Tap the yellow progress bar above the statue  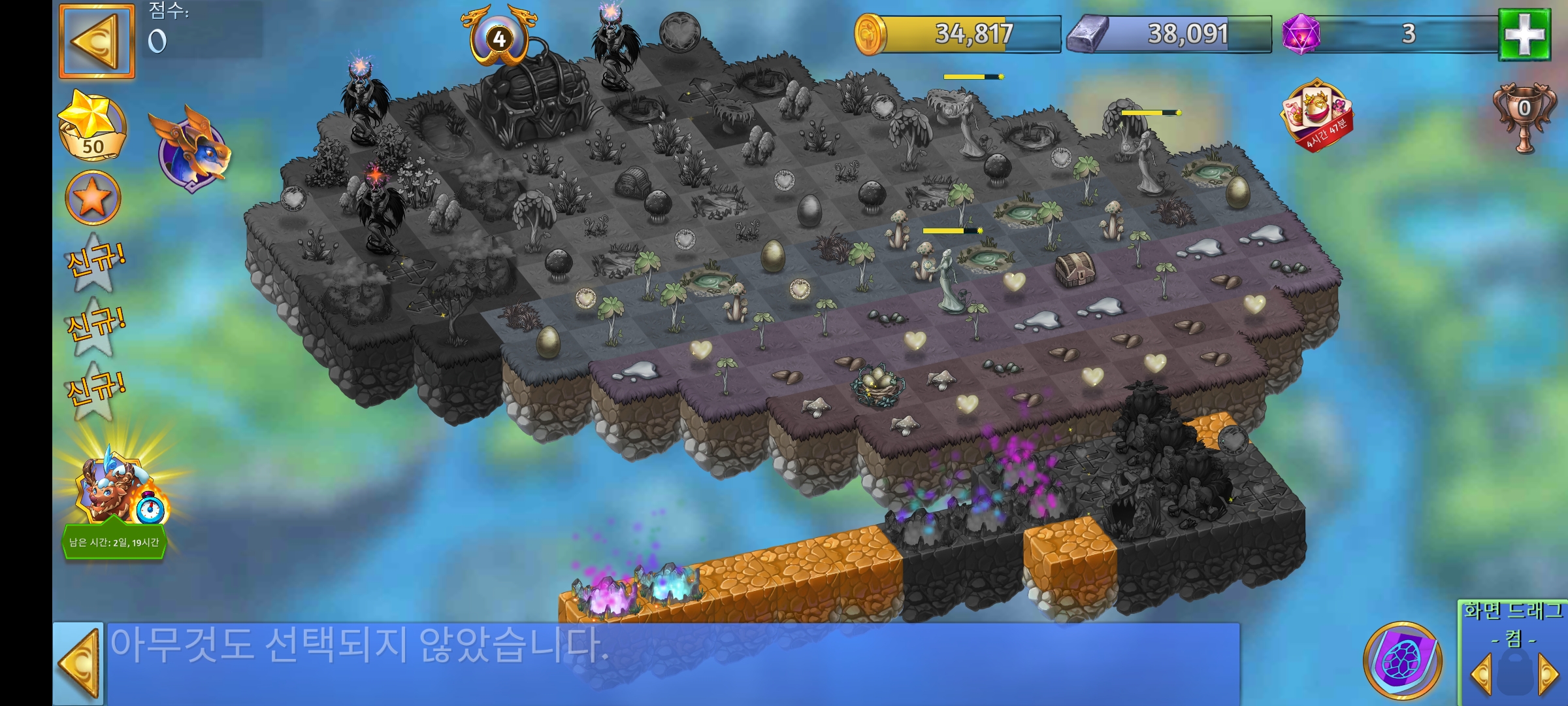[x=953, y=230]
